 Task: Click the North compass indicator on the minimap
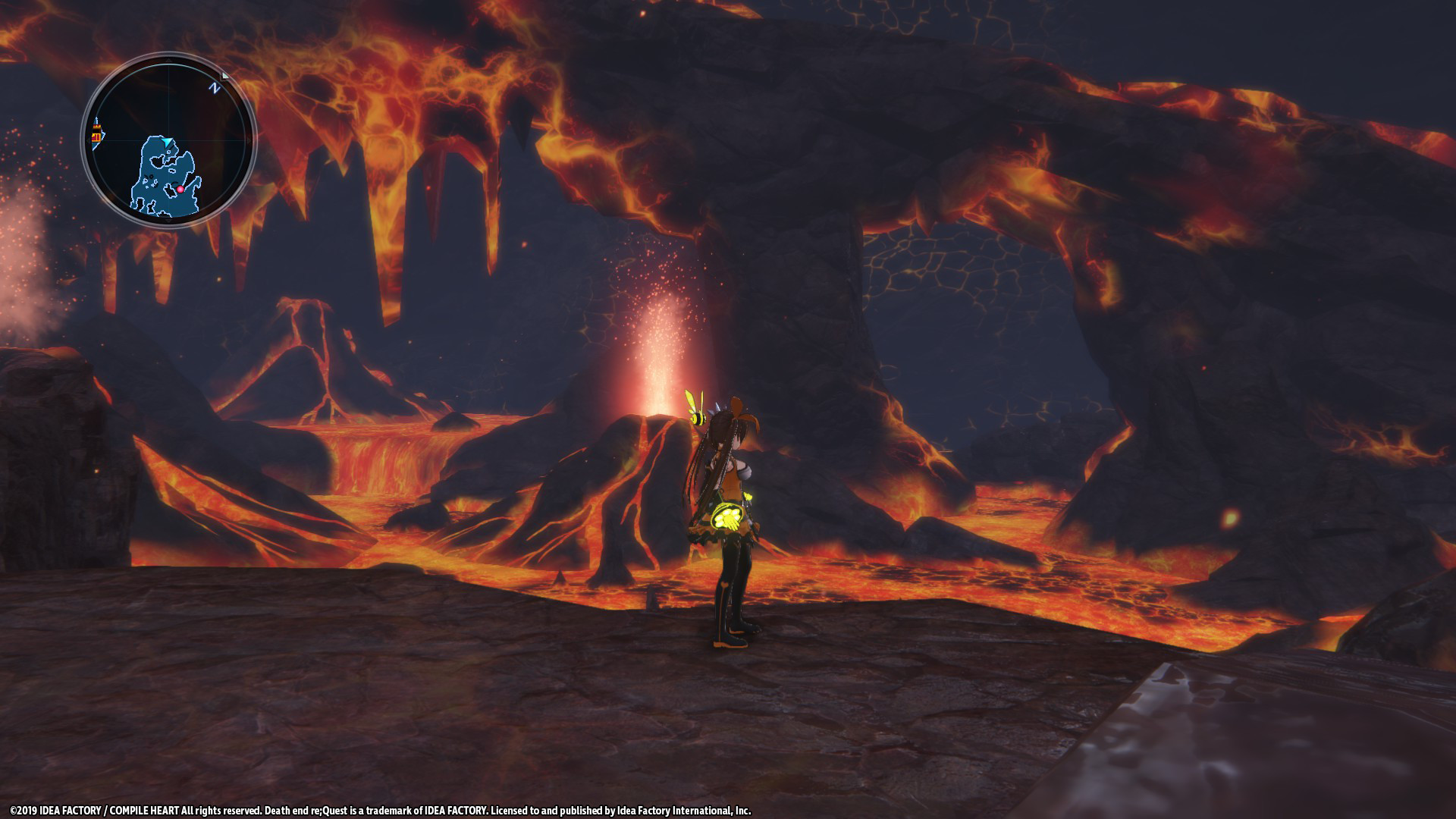tap(215, 87)
